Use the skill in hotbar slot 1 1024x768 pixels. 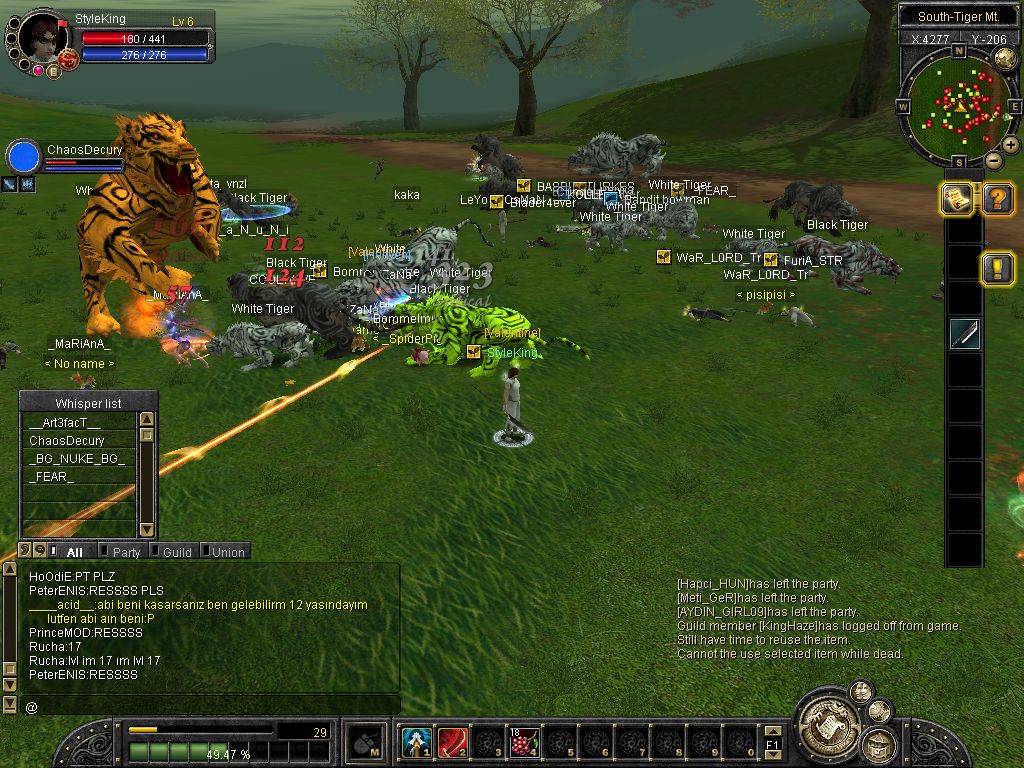coord(417,743)
